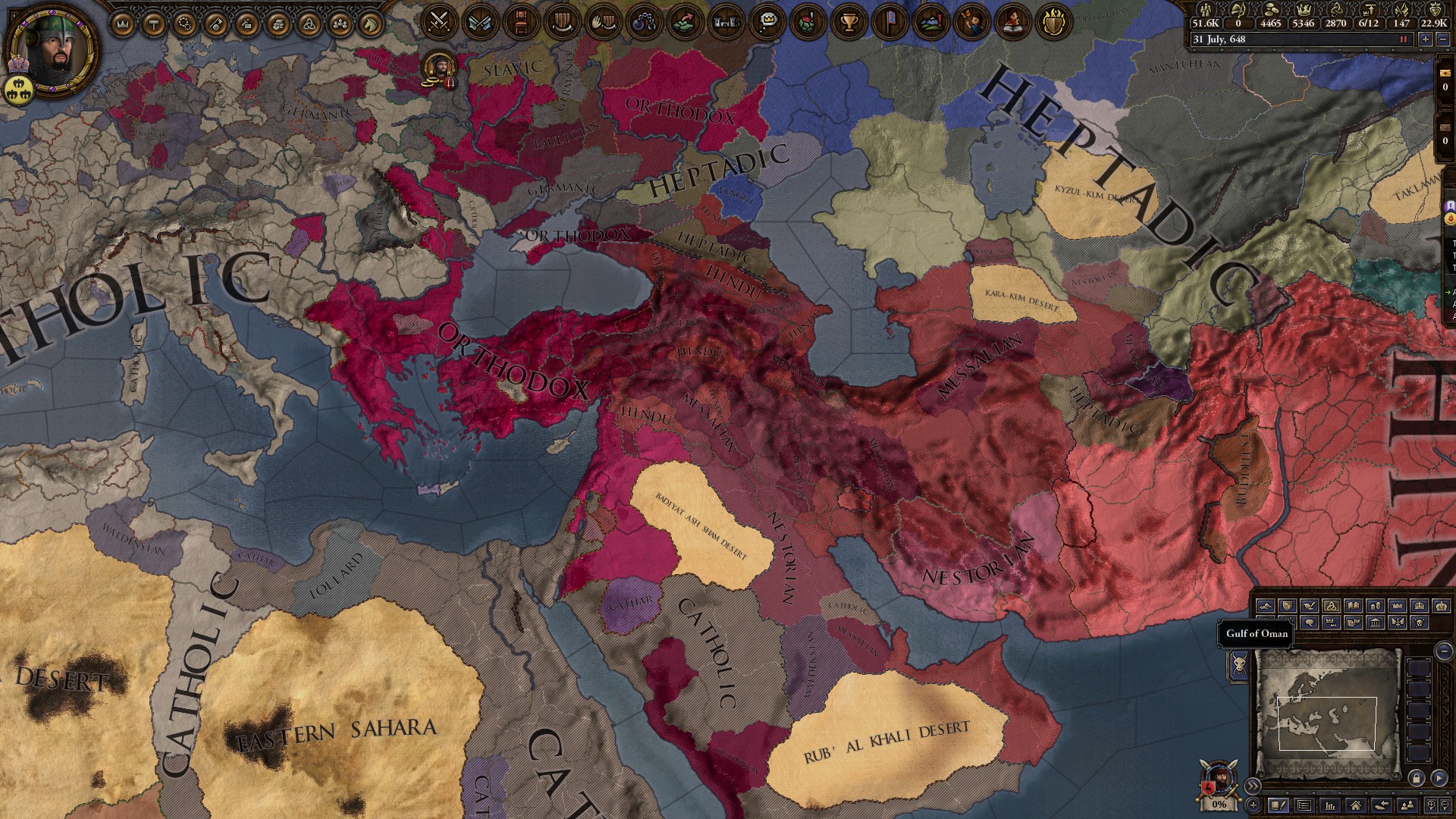Open the council screen via chair icon

(x=520, y=19)
